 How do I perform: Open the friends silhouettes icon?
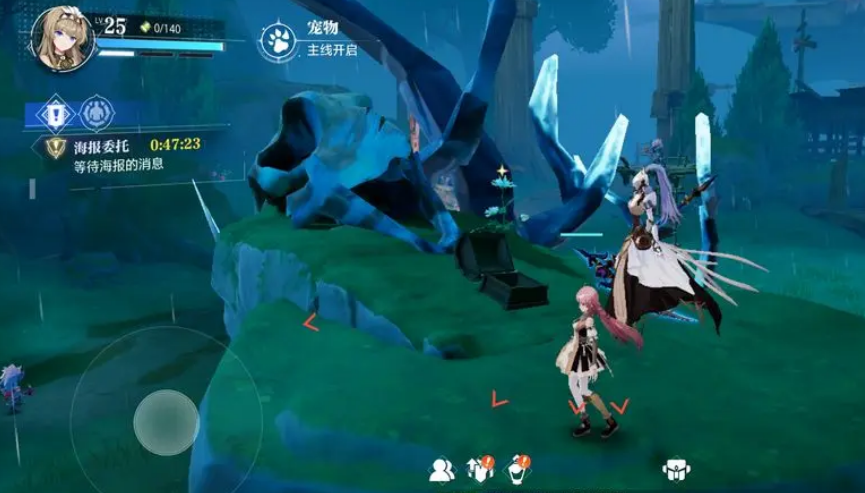441,469
